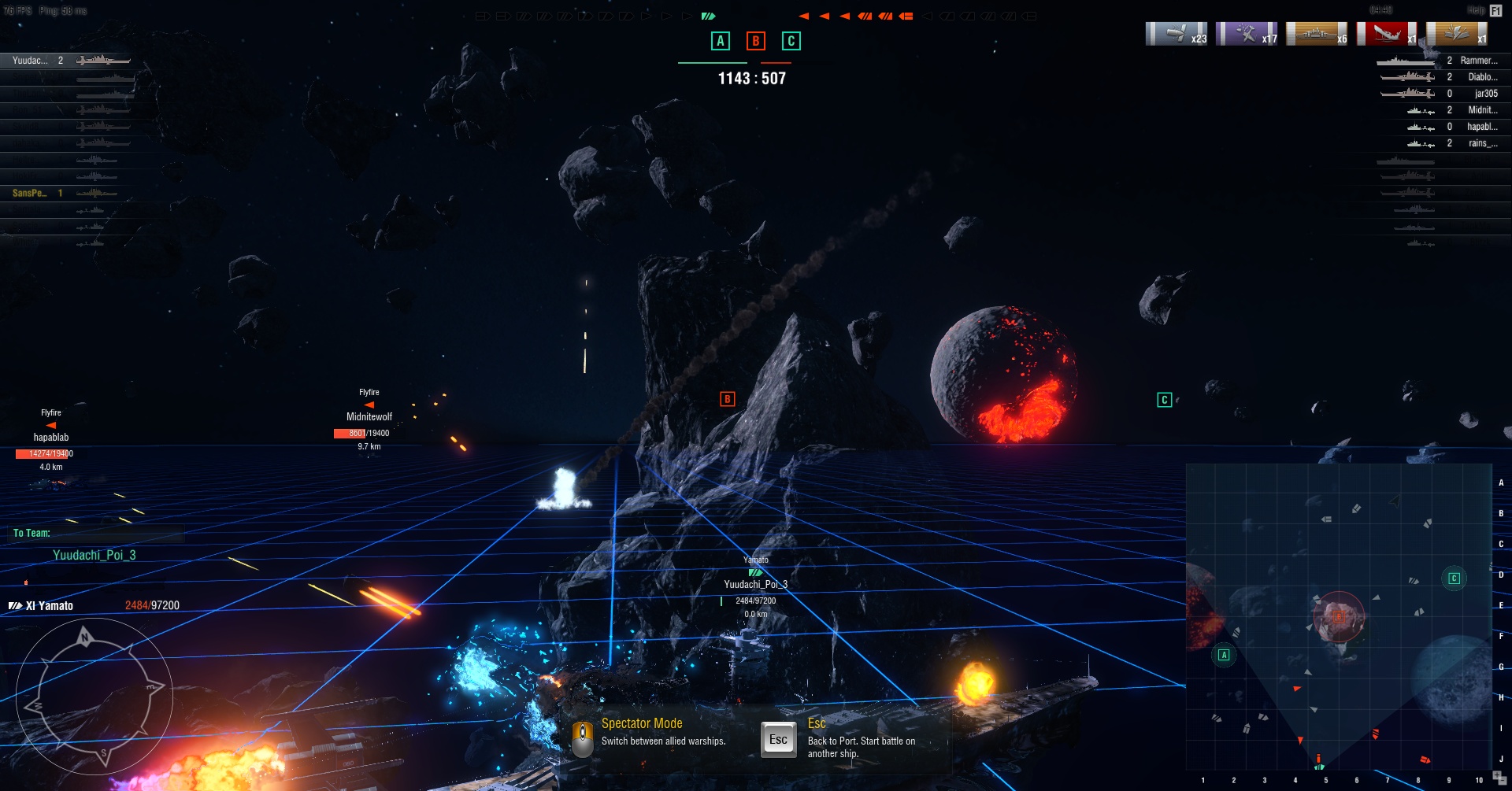Click the lightning bolt ribbon showing x1
The height and width of the screenshot is (791, 1512).
(1457, 34)
